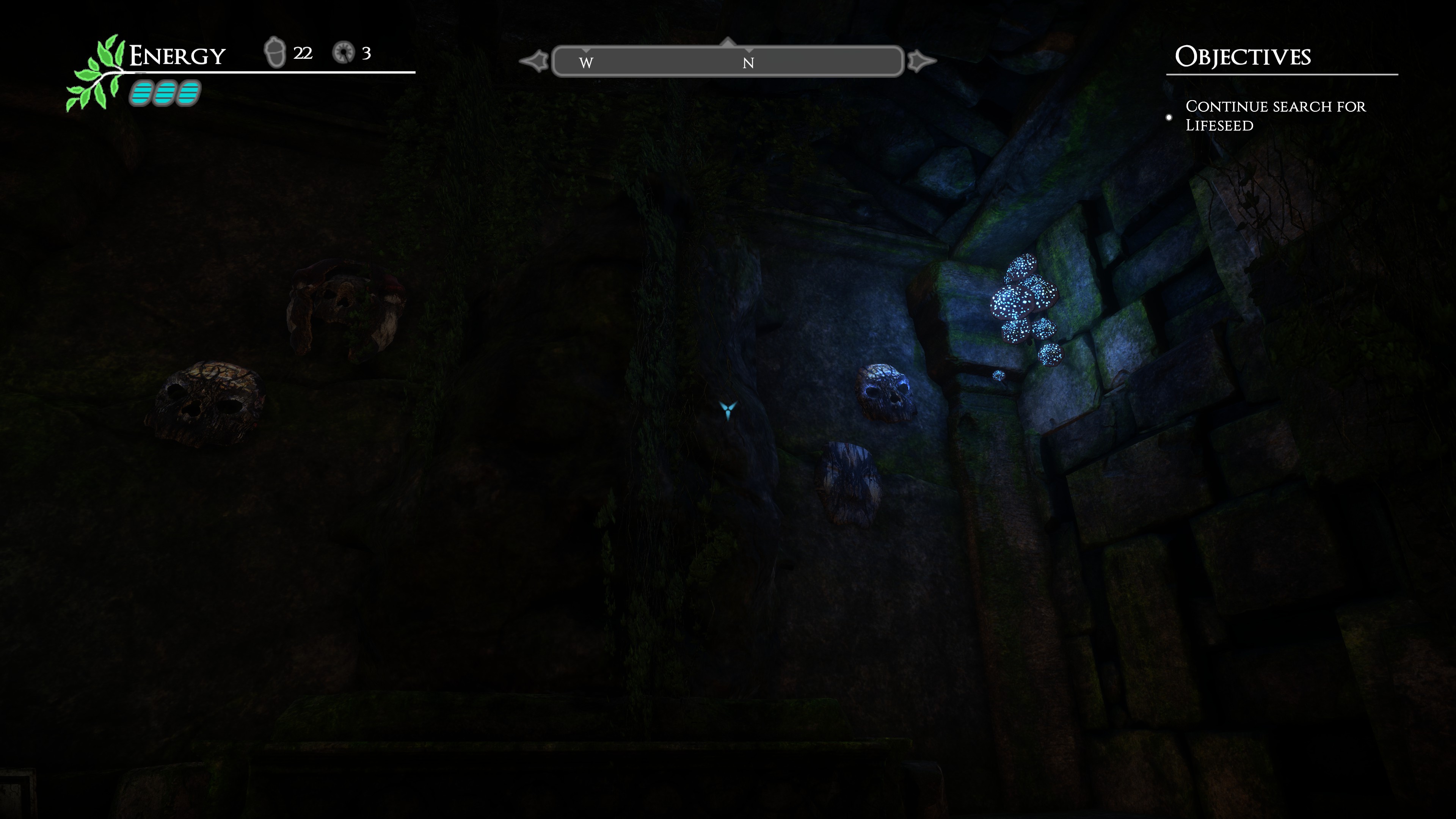Click the compass right arrow ornament
The image size is (1456, 819).
[x=921, y=61]
